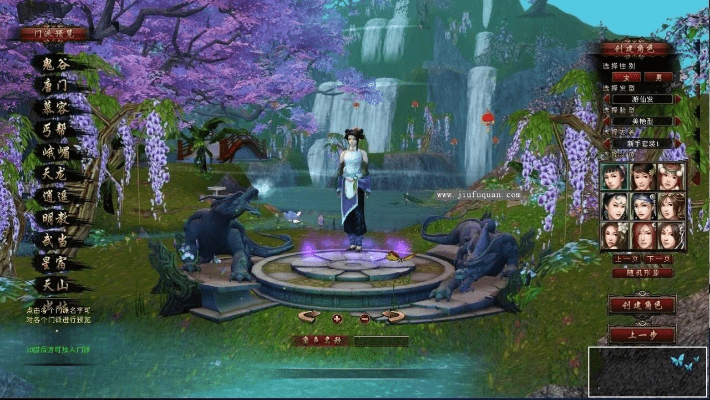Choose the 峨嵋 sect
Viewport: 710px width, 400px height.
tap(55, 151)
